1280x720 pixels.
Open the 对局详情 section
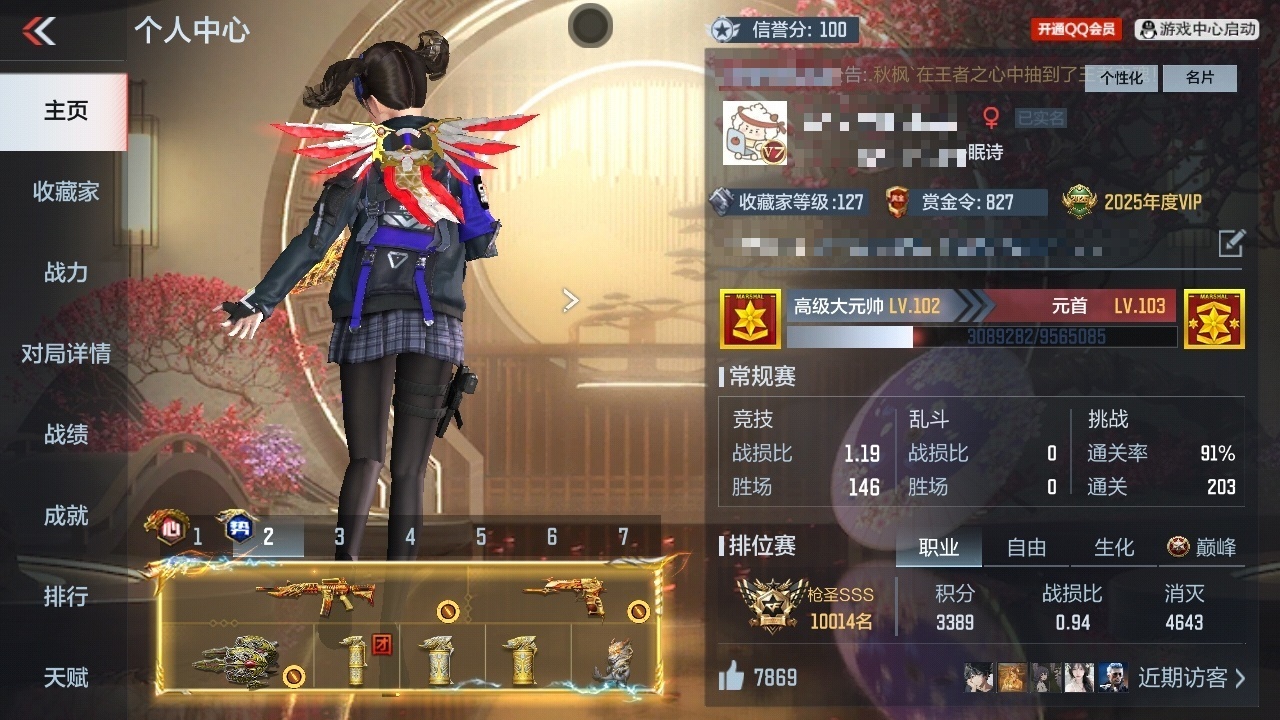click(x=65, y=353)
